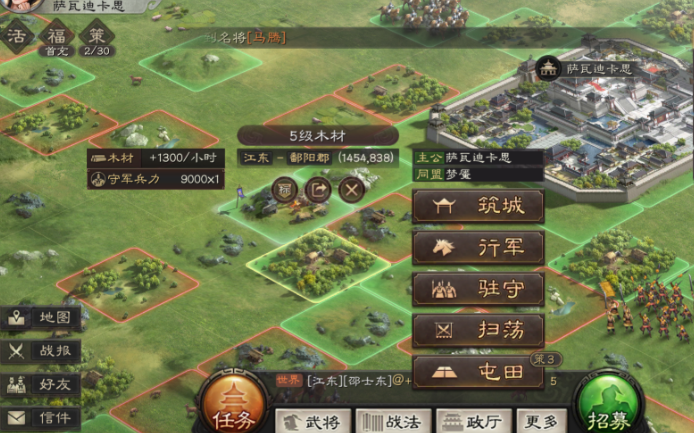The width and height of the screenshot is (694, 433).
Task: View 战报 battle reports
Action: (x=41, y=351)
